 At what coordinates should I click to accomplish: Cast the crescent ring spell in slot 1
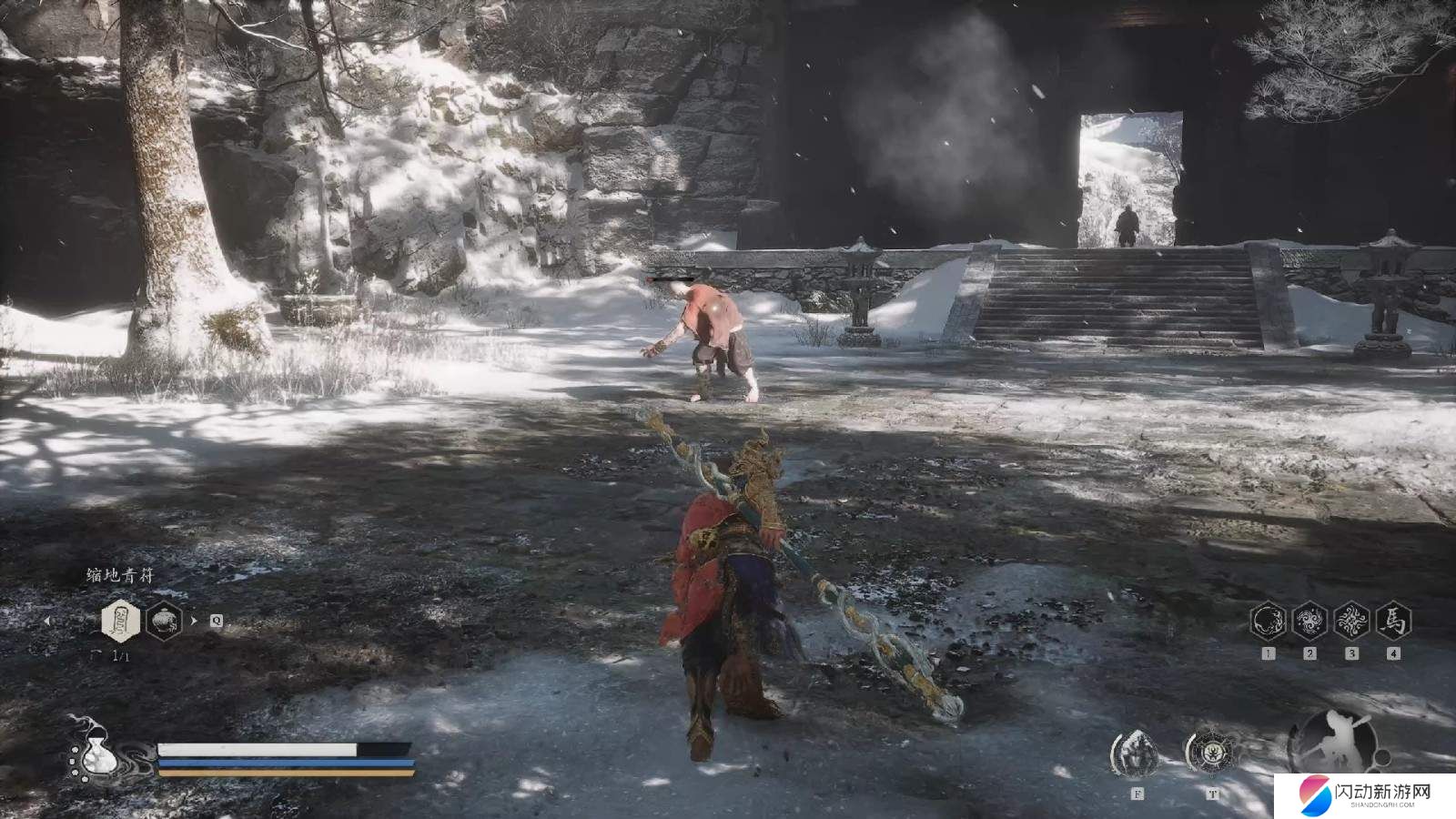[x=1269, y=622]
